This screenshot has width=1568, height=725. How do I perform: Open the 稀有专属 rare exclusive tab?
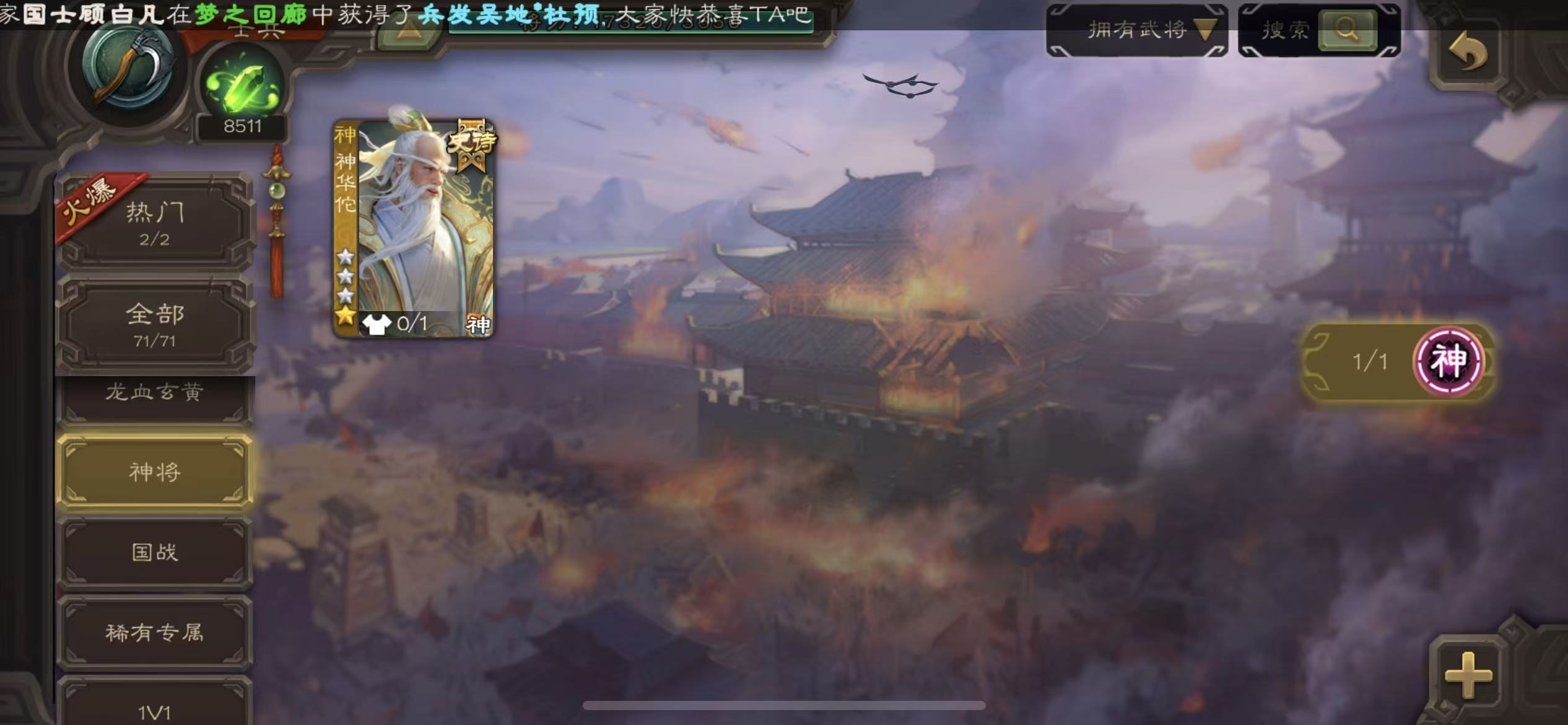click(155, 633)
